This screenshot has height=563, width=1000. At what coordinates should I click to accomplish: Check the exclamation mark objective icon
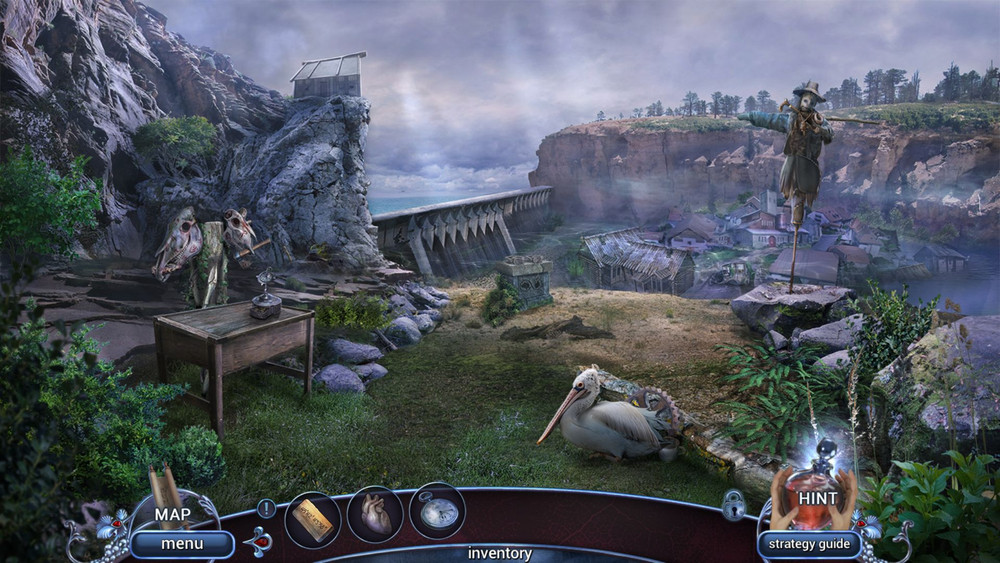point(266,508)
